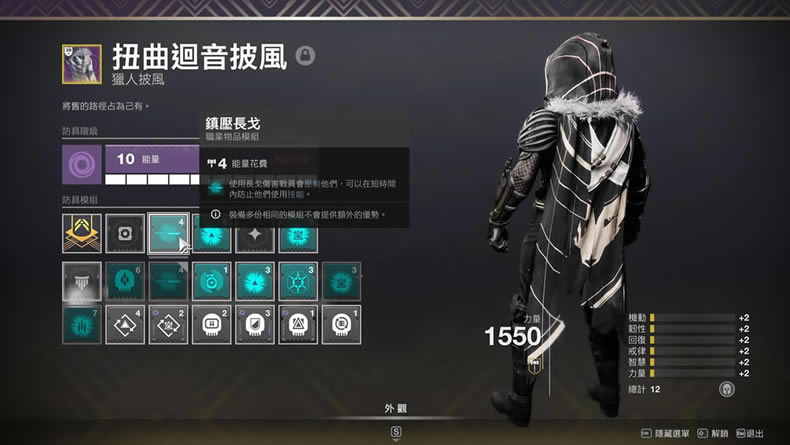This screenshot has width=790, height=445.
Task: Select the skull with circle mod costing 1
Action: pos(341,325)
